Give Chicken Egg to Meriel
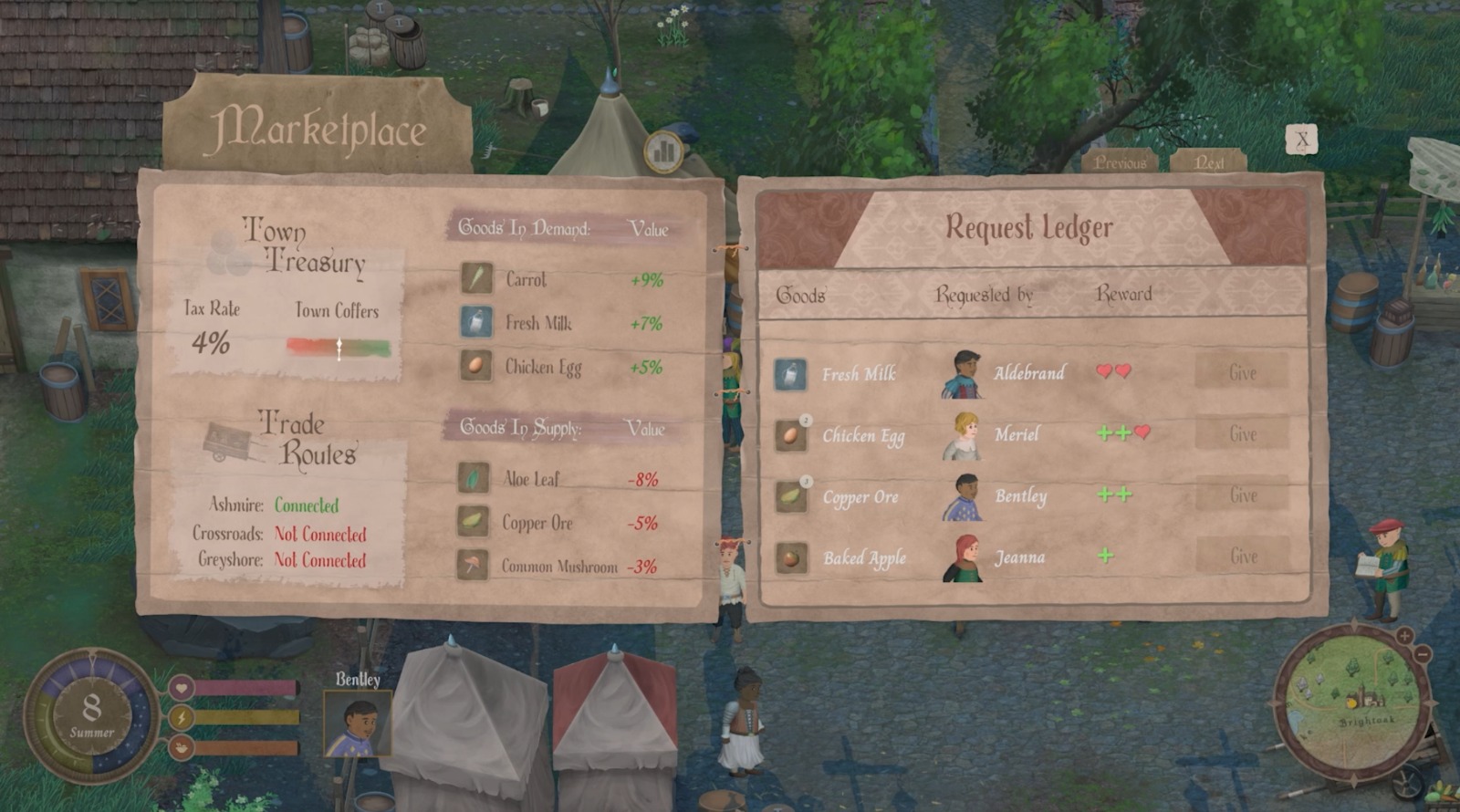The width and height of the screenshot is (1460, 812). (x=1242, y=434)
